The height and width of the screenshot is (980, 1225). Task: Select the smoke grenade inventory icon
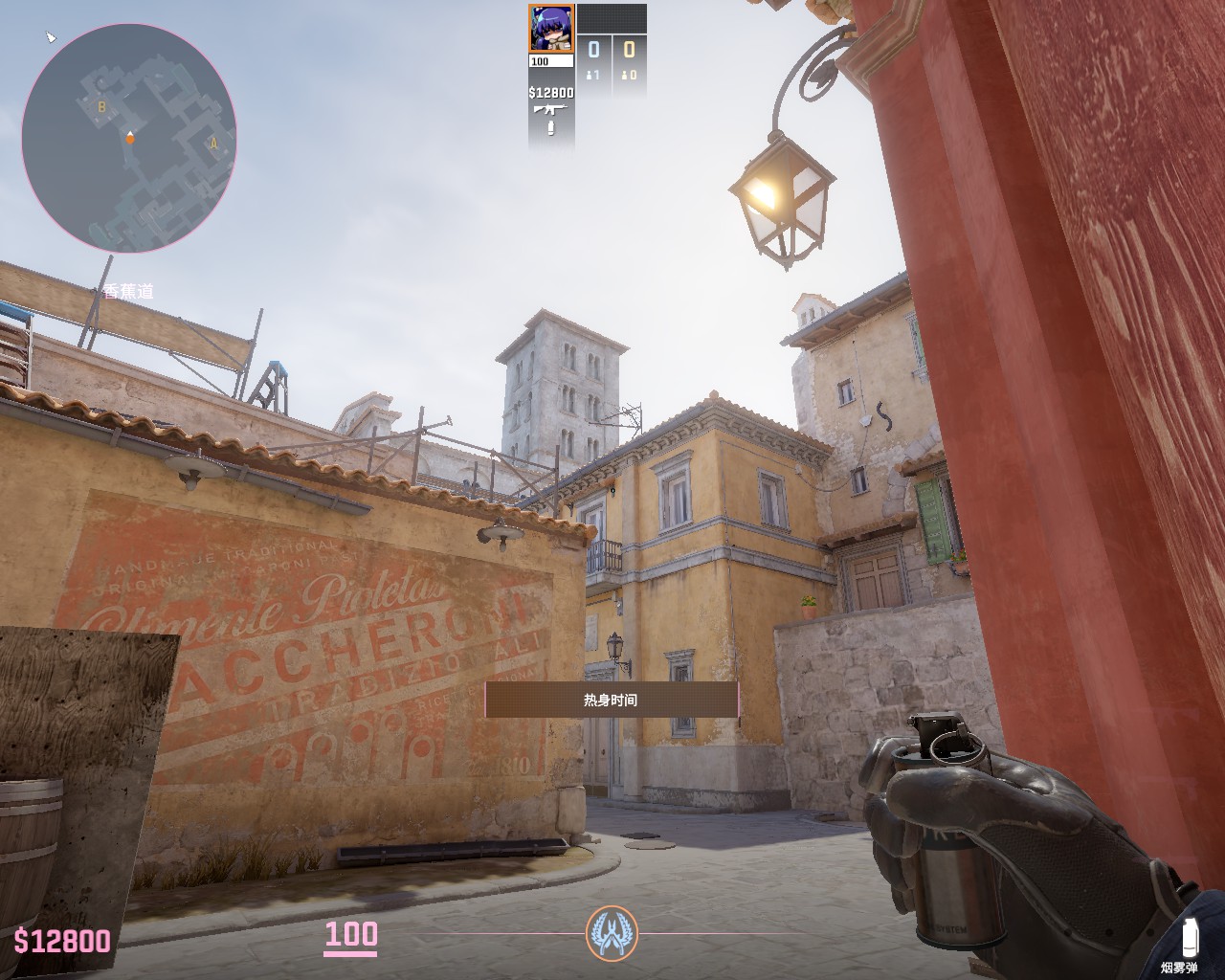pyautogui.click(x=1190, y=937)
